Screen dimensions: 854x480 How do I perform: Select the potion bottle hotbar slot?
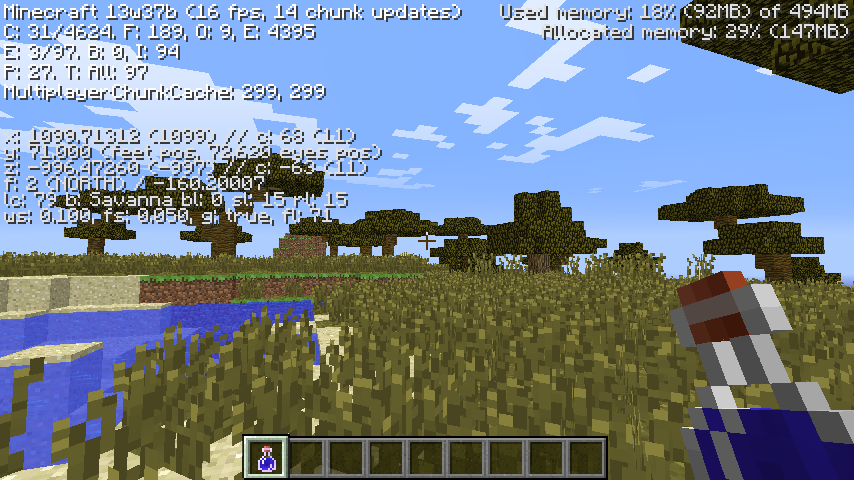(267, 458)
